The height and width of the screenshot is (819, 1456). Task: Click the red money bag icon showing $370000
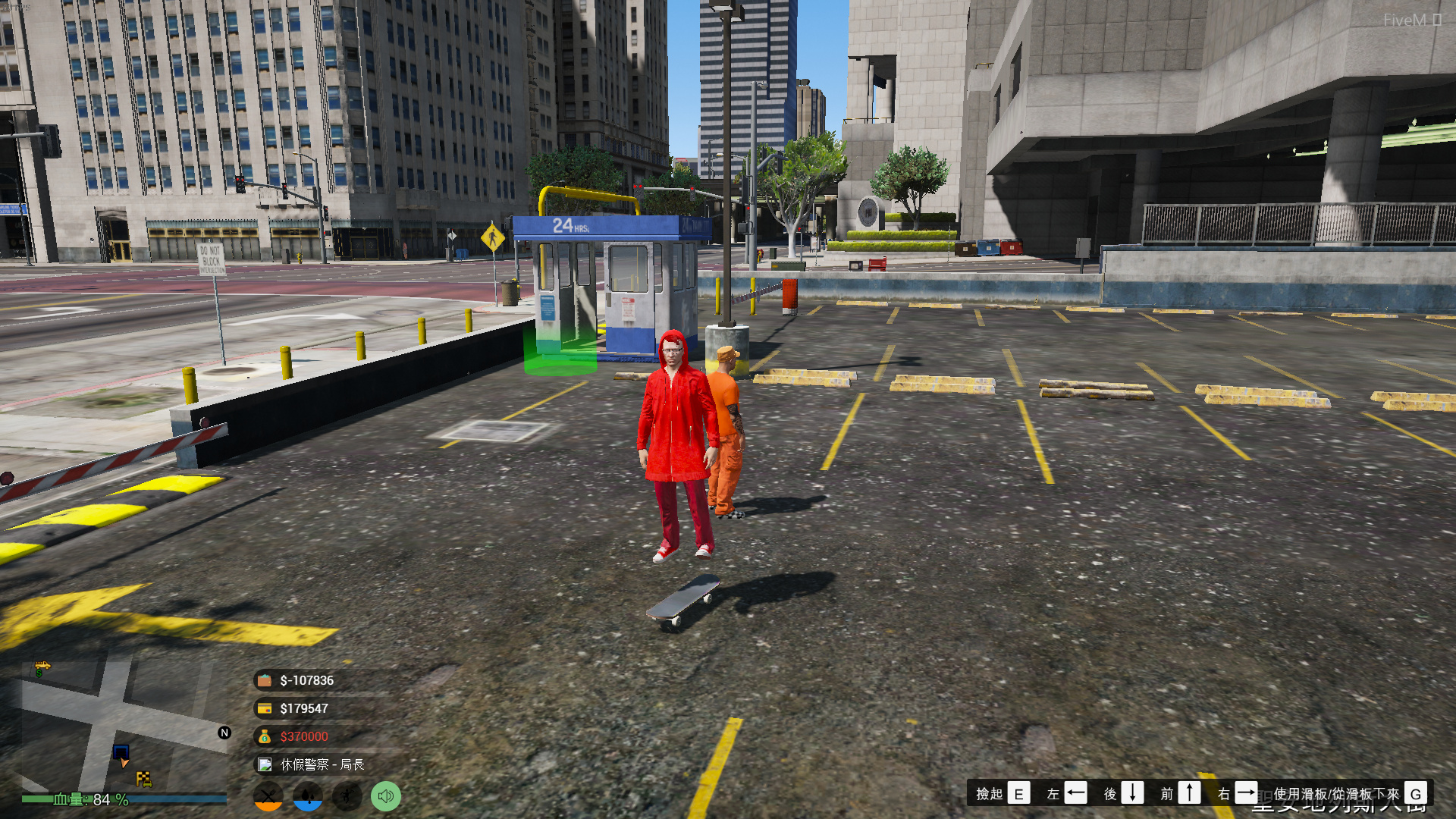coord(263,736)
